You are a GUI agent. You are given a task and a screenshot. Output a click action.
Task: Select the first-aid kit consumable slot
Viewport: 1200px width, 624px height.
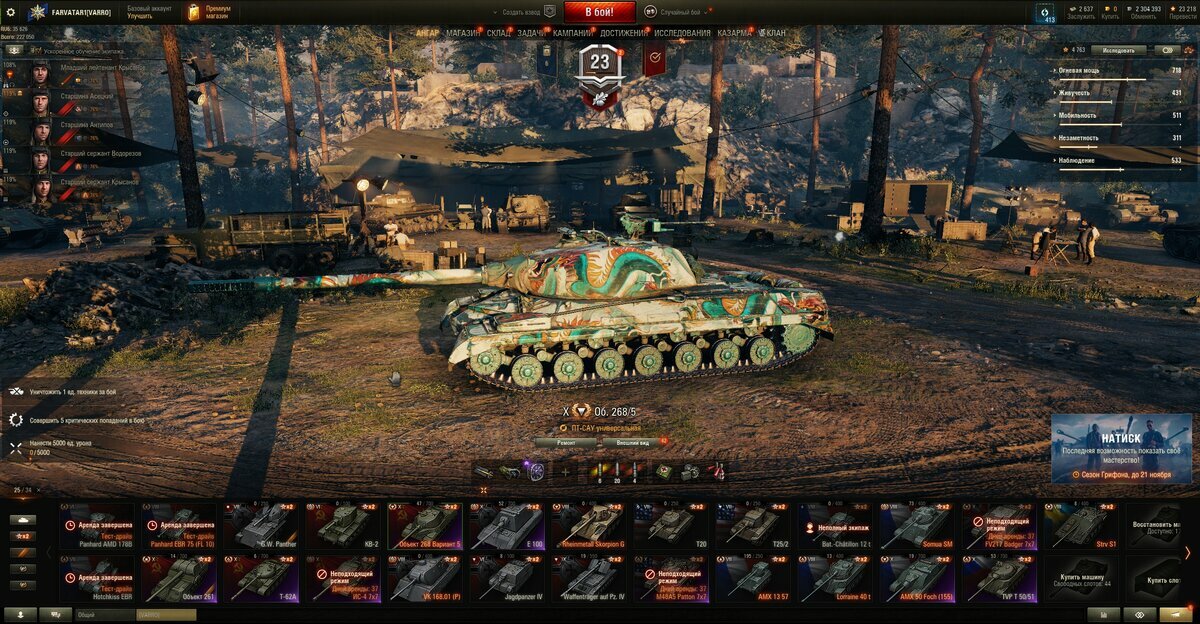pyautogui.click(x=663, y=471)
